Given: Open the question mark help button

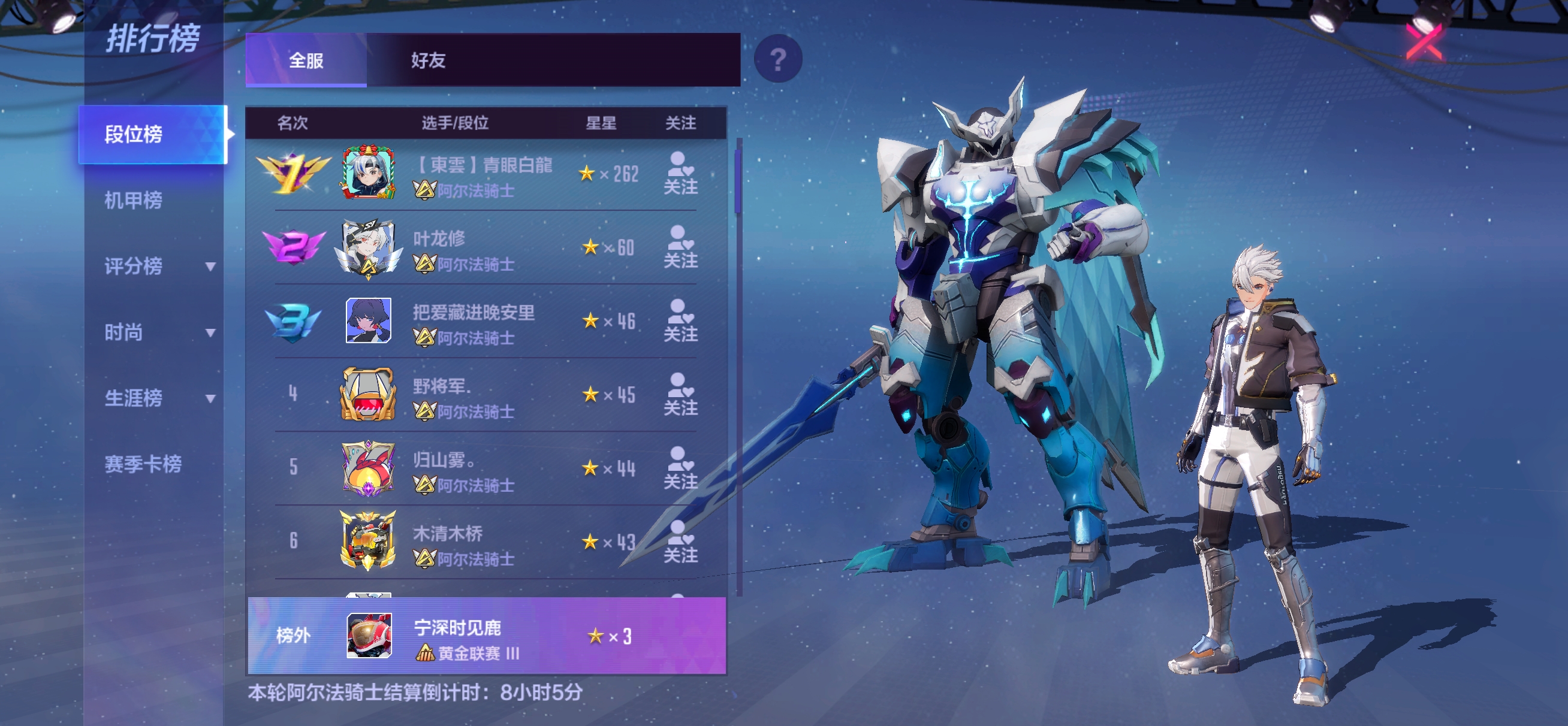Looking at the screenshot, I should (x=777, y=59).
